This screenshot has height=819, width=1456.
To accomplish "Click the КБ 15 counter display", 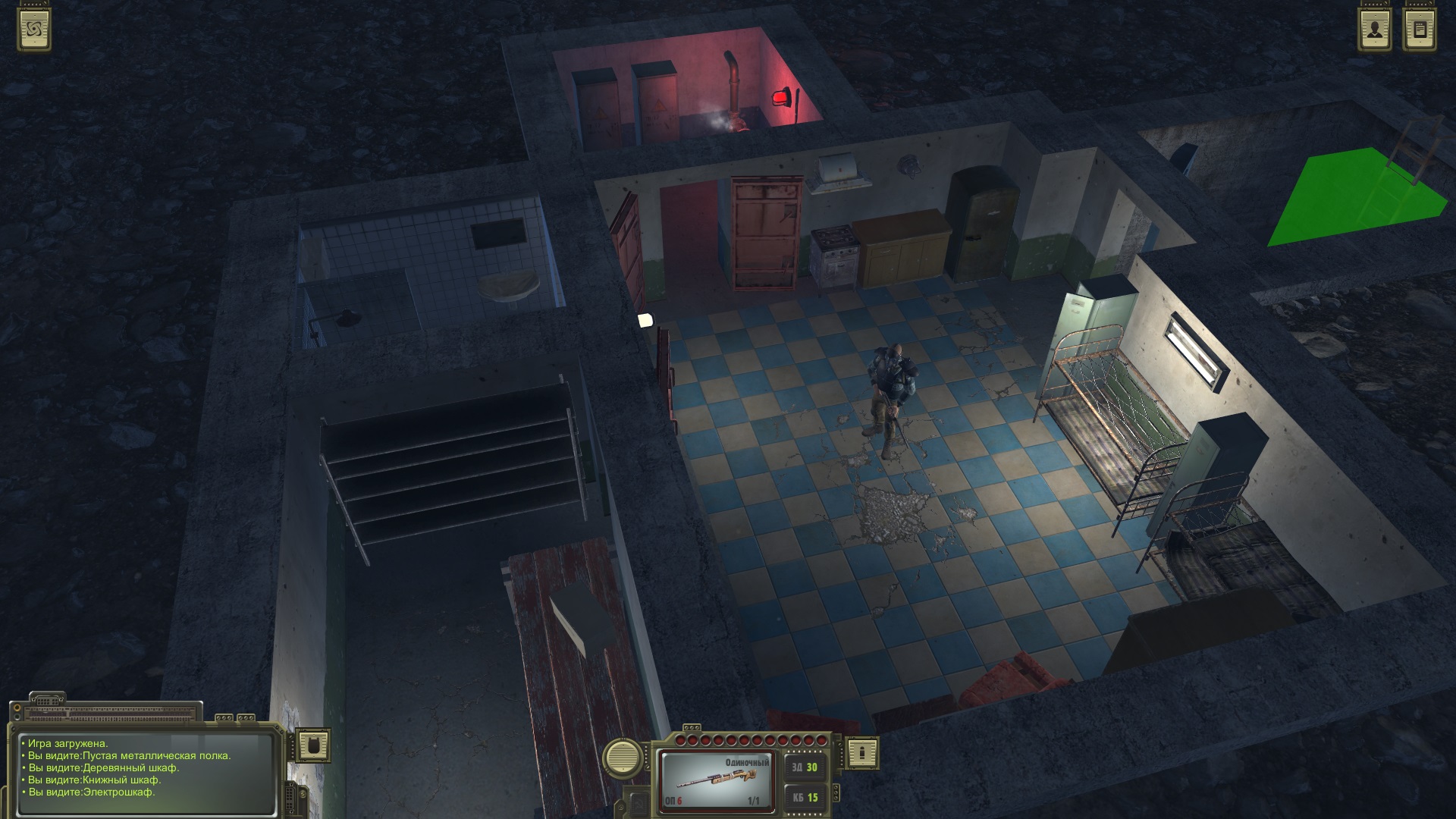I will (x=805, y=799).
